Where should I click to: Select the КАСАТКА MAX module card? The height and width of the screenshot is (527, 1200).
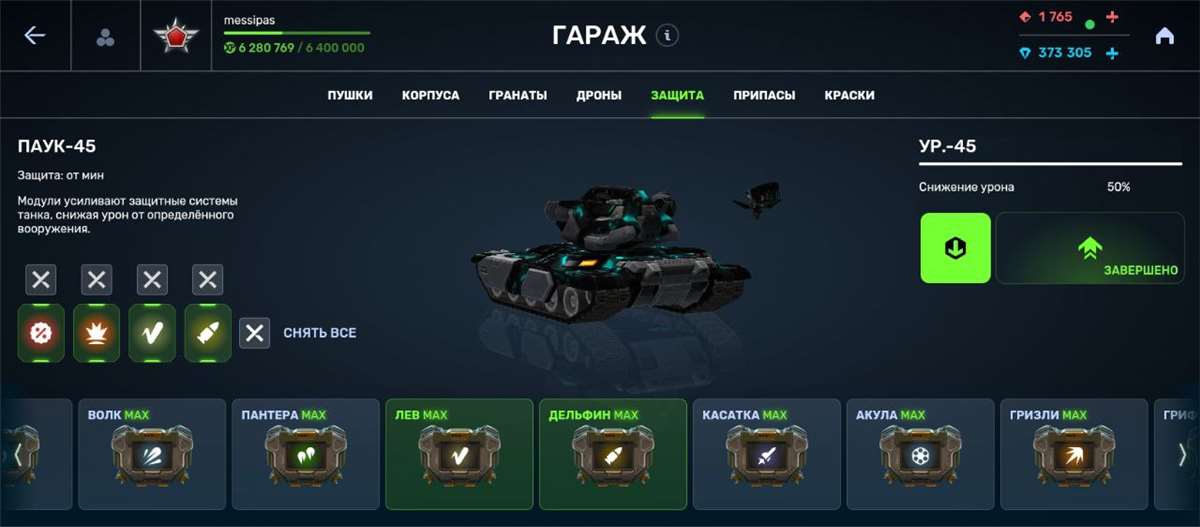766,454
